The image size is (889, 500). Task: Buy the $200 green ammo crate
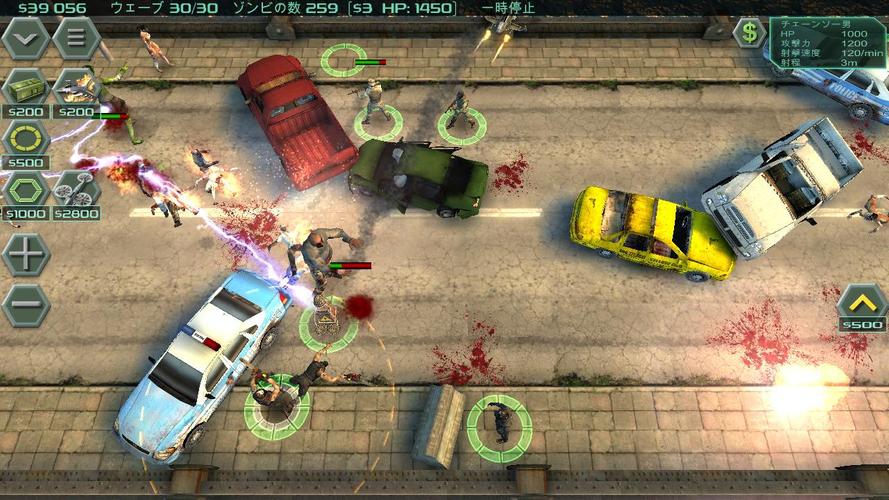tap(26, 88)
